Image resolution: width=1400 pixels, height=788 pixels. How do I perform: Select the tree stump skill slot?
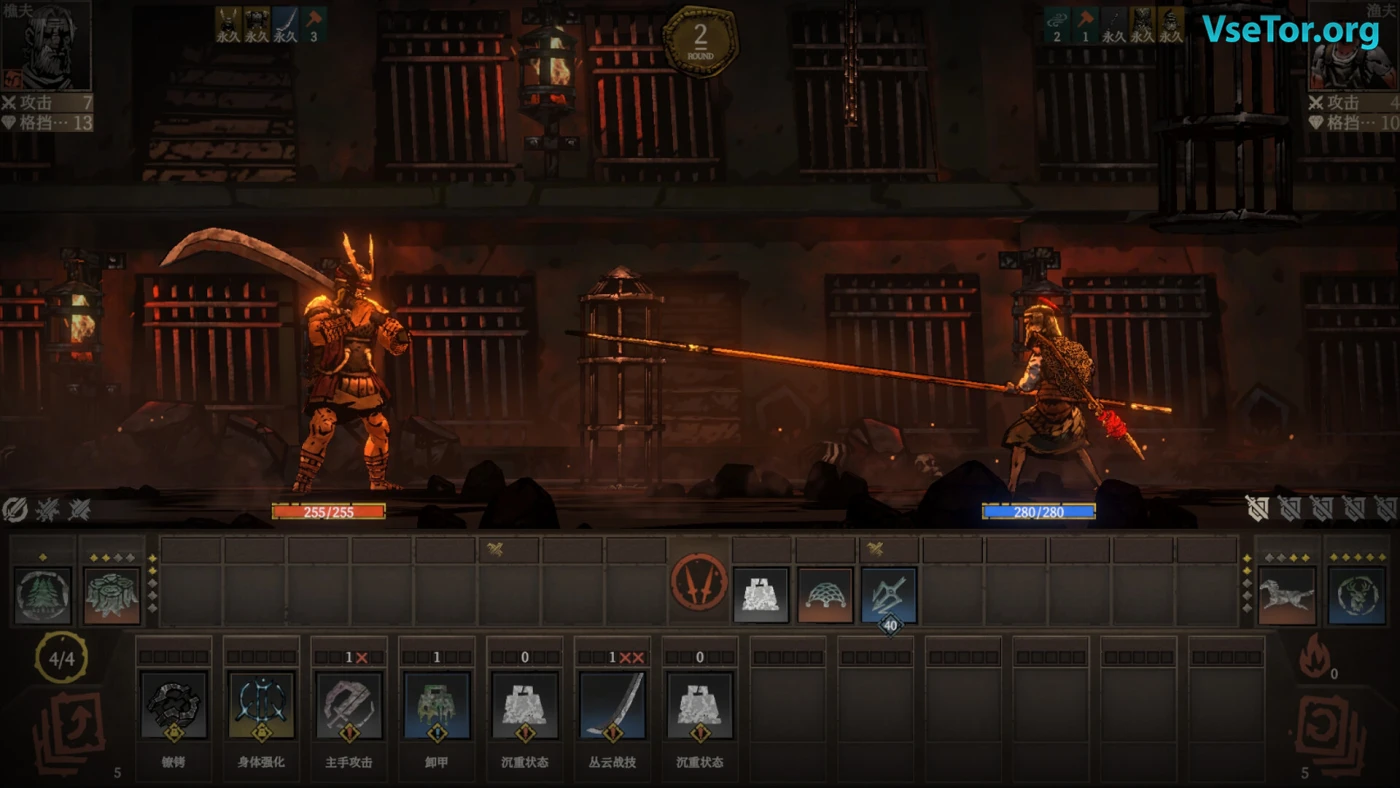[x=111, y=595]
